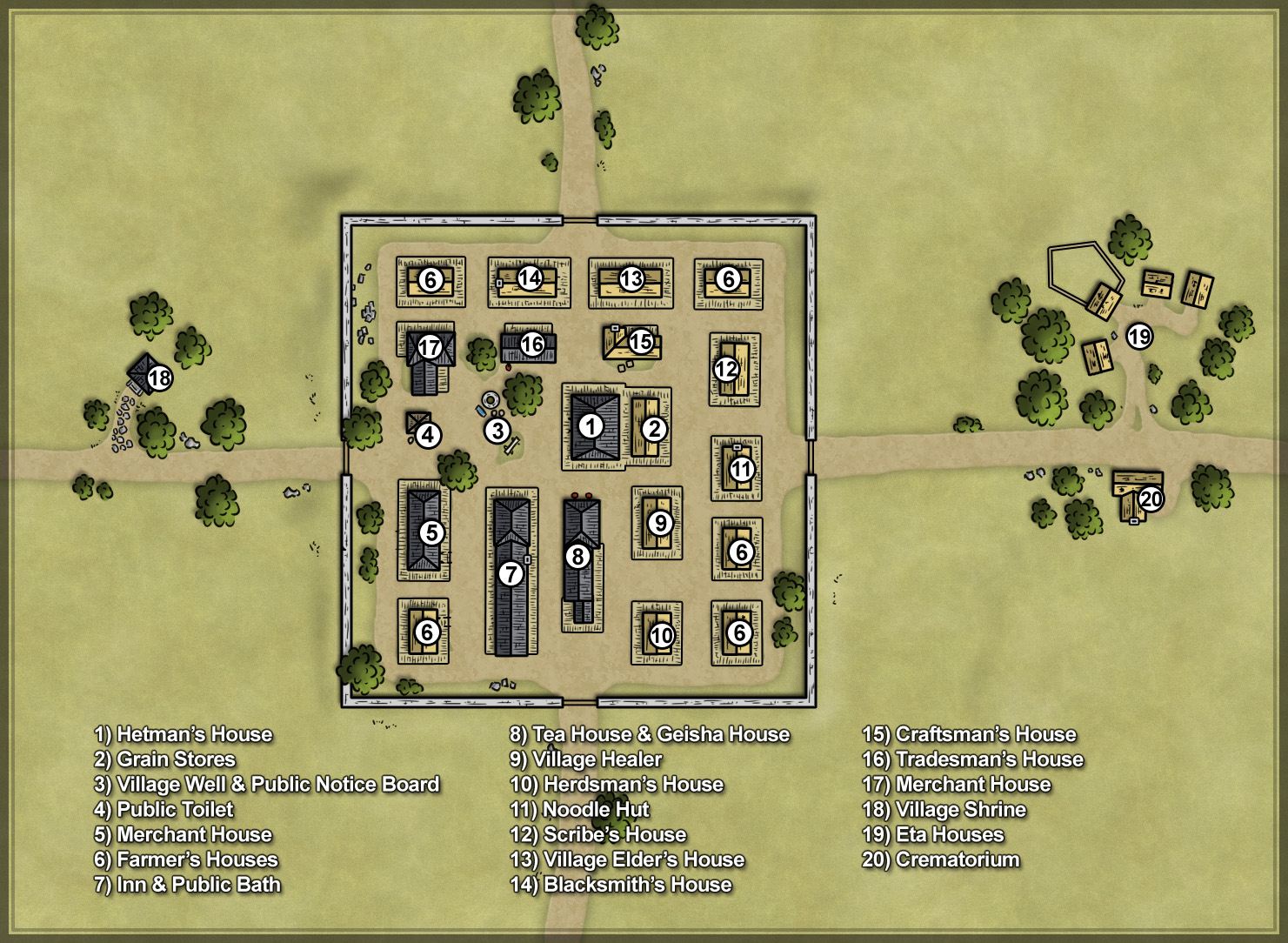Select map marker number 1
This screenshot has width=1288, height=943.
[x=591, y=426]
